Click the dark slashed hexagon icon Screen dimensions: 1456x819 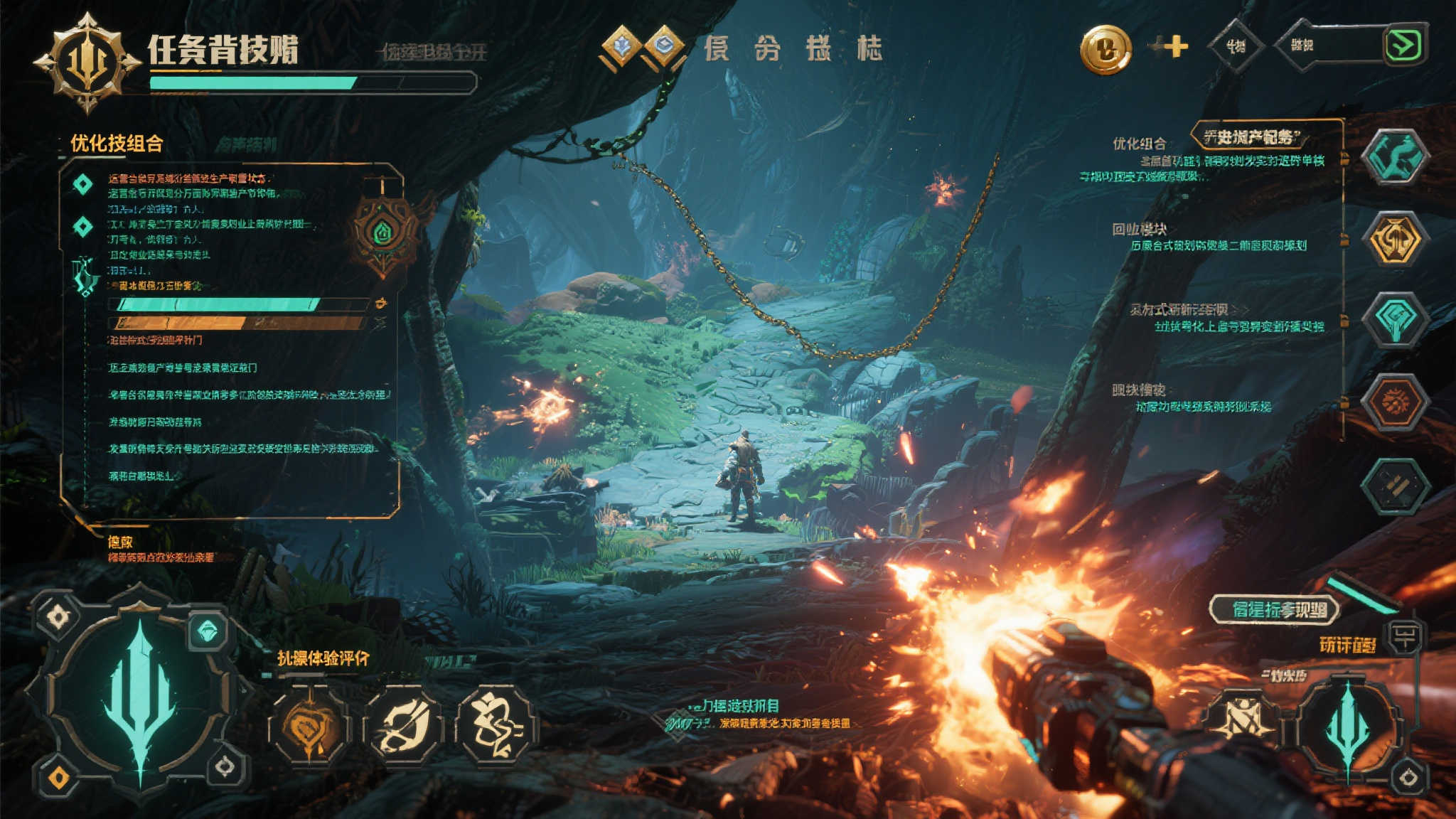(1395, 486)
